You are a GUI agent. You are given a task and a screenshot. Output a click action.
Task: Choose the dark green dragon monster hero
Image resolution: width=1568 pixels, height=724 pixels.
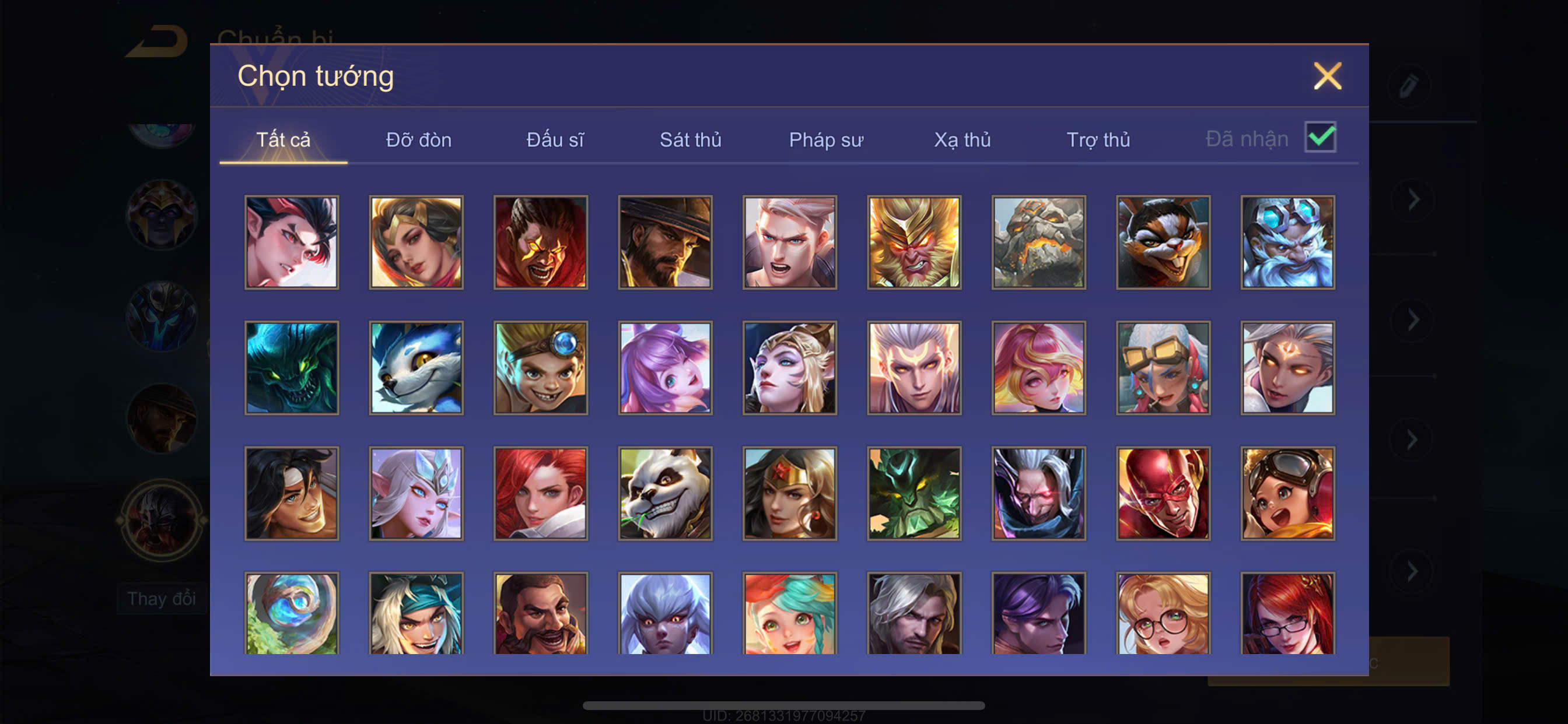pos(292,368)
